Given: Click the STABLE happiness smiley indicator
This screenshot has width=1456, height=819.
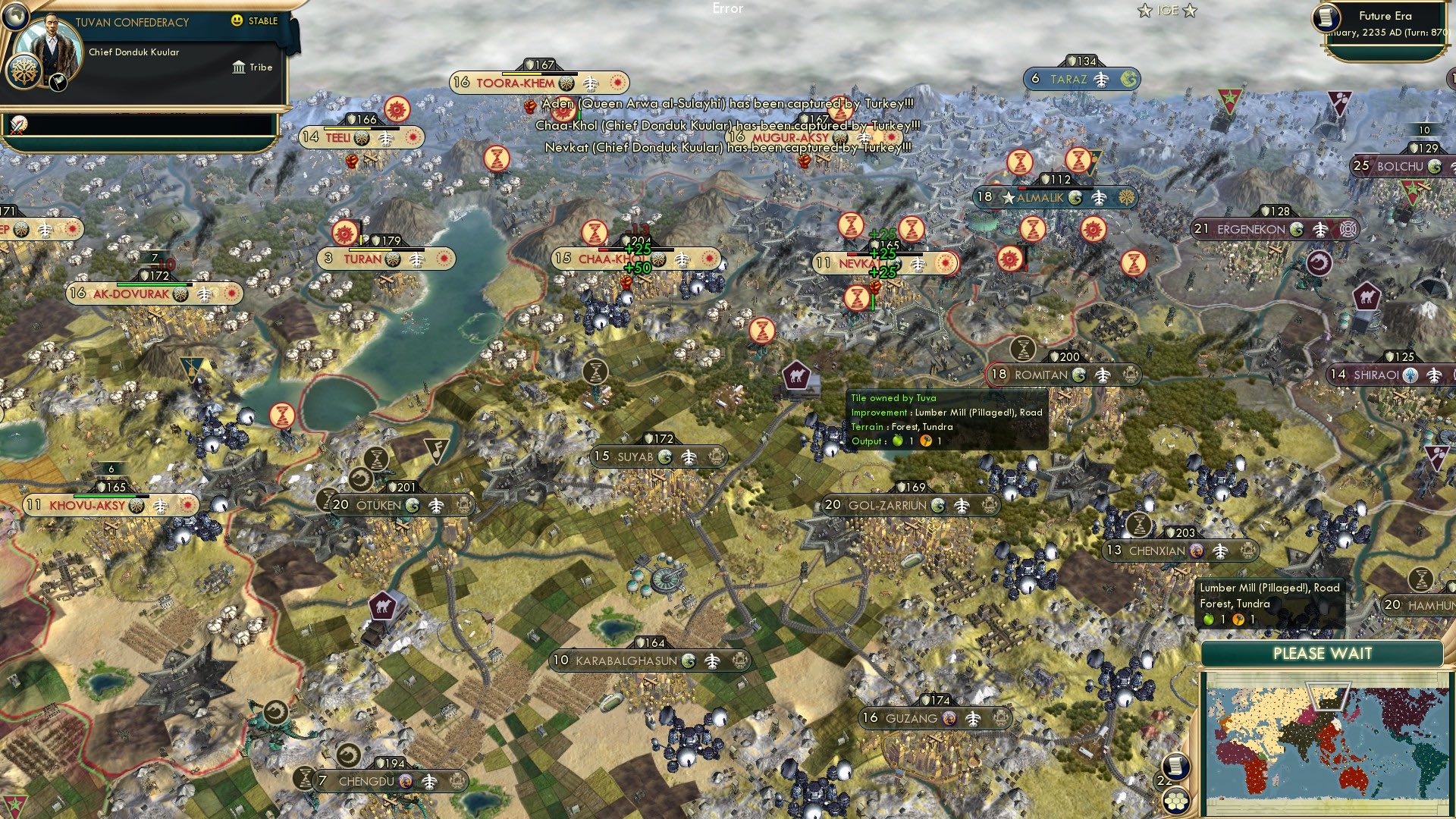Looking at the screenshot, I should pyautogui.click(x=236, y=21).
